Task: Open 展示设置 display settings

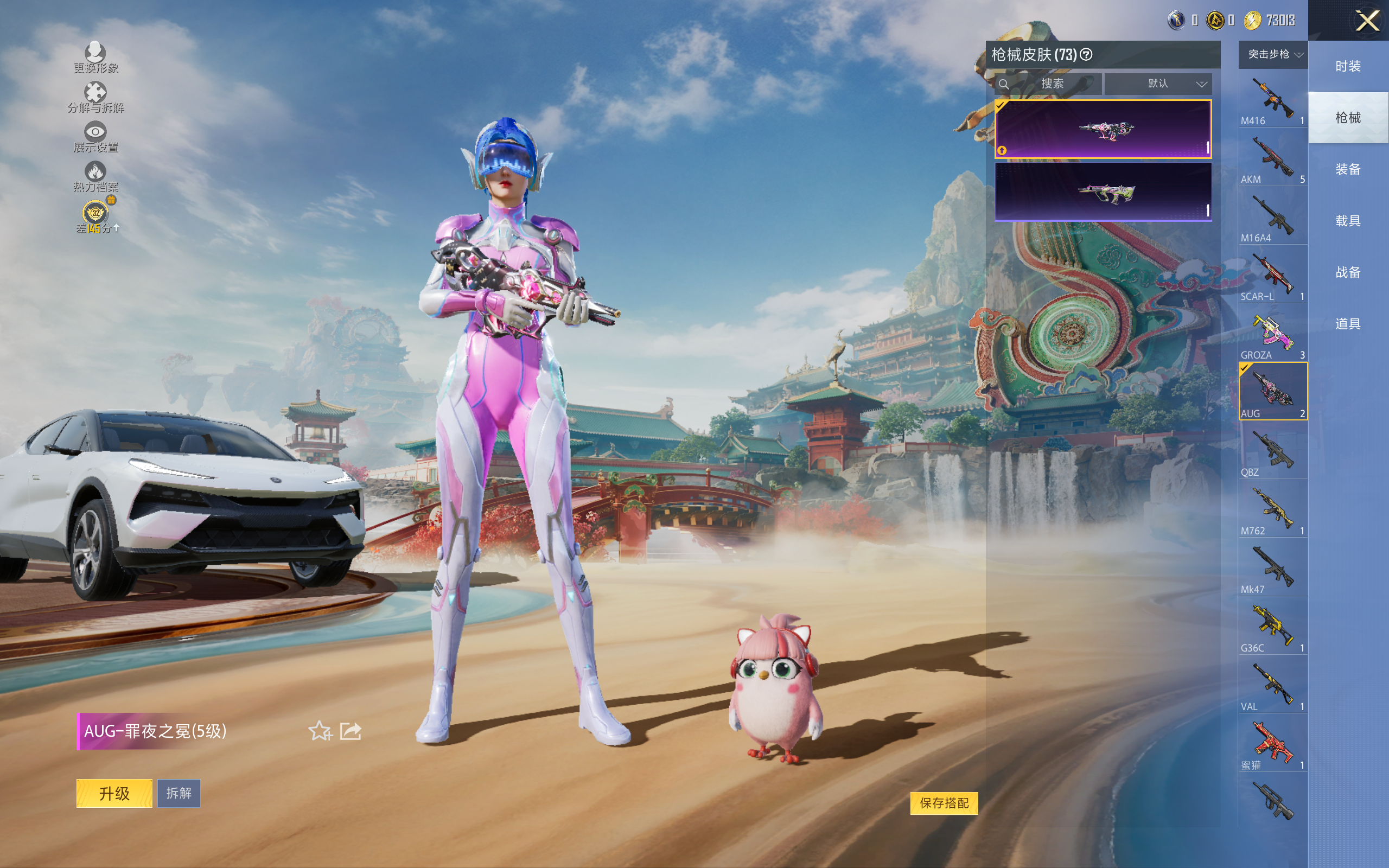Action: (95, 137)
